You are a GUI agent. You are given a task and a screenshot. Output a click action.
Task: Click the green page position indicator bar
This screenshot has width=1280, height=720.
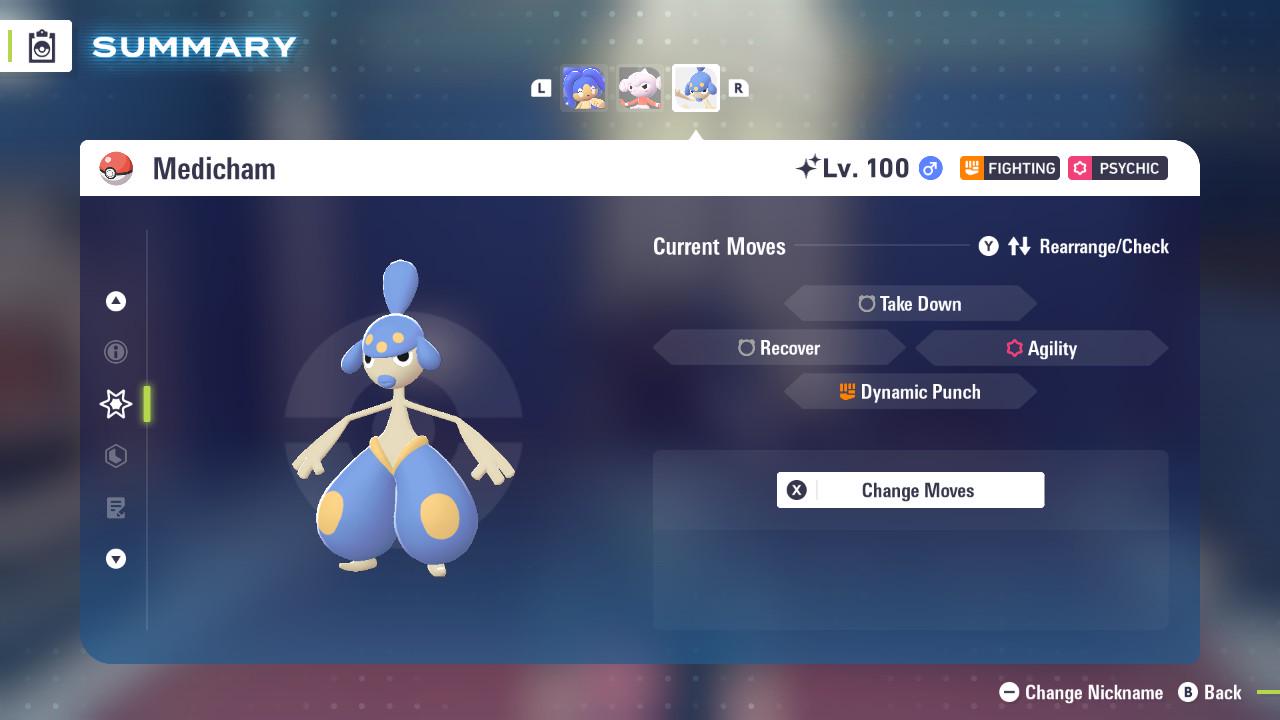click(x=147, y=404)
